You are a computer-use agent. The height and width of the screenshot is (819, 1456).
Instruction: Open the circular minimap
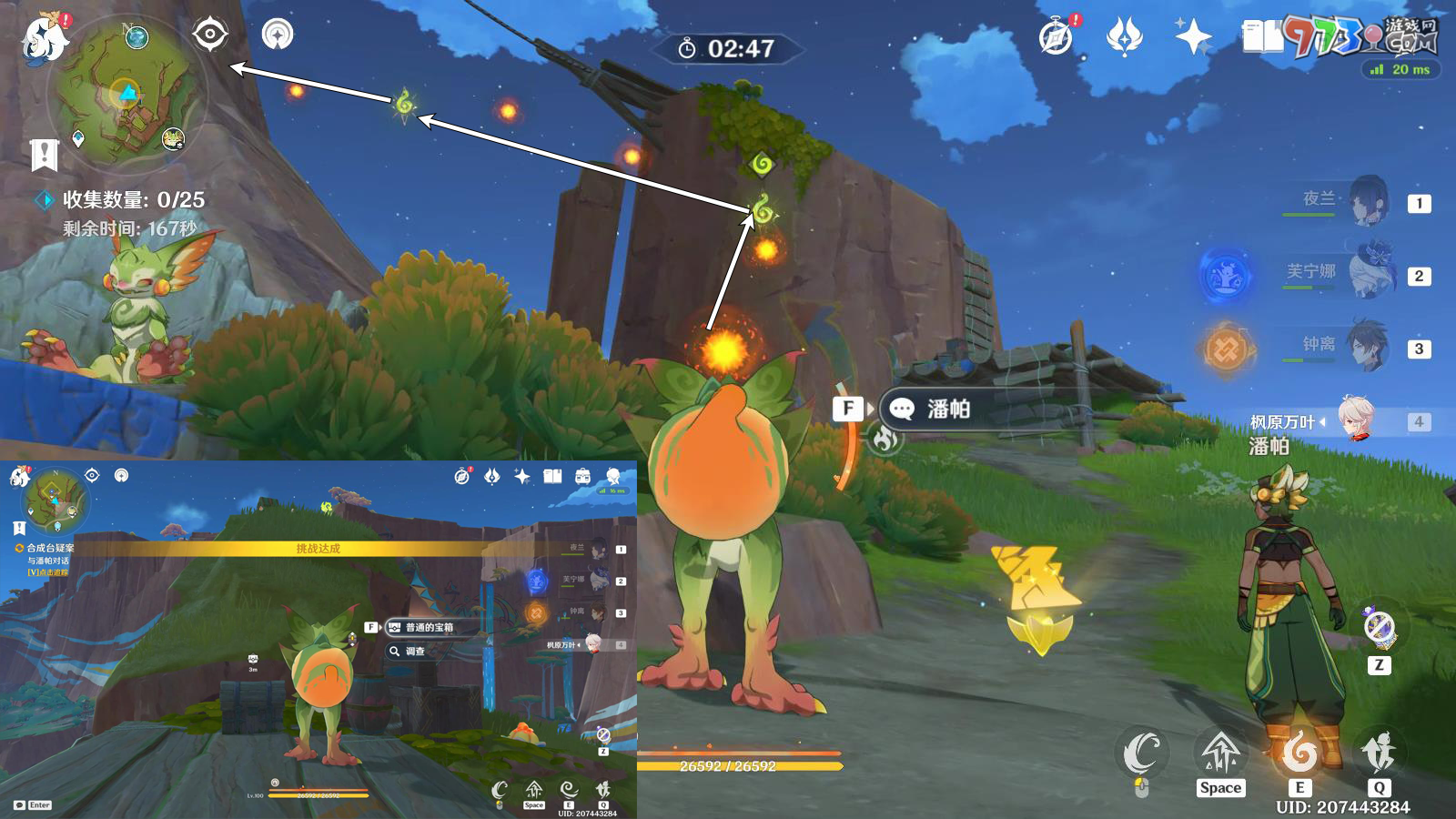127,93
